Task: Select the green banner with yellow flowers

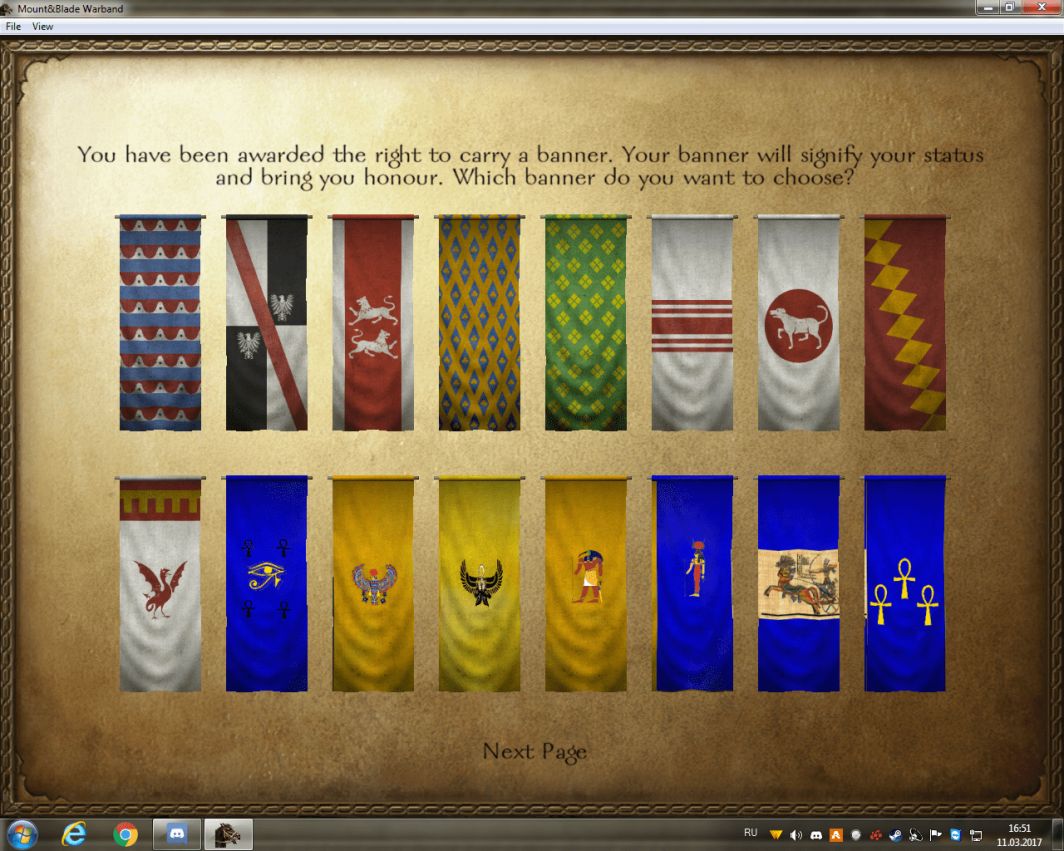Action: pyautogui.click(x=586, y=323)
